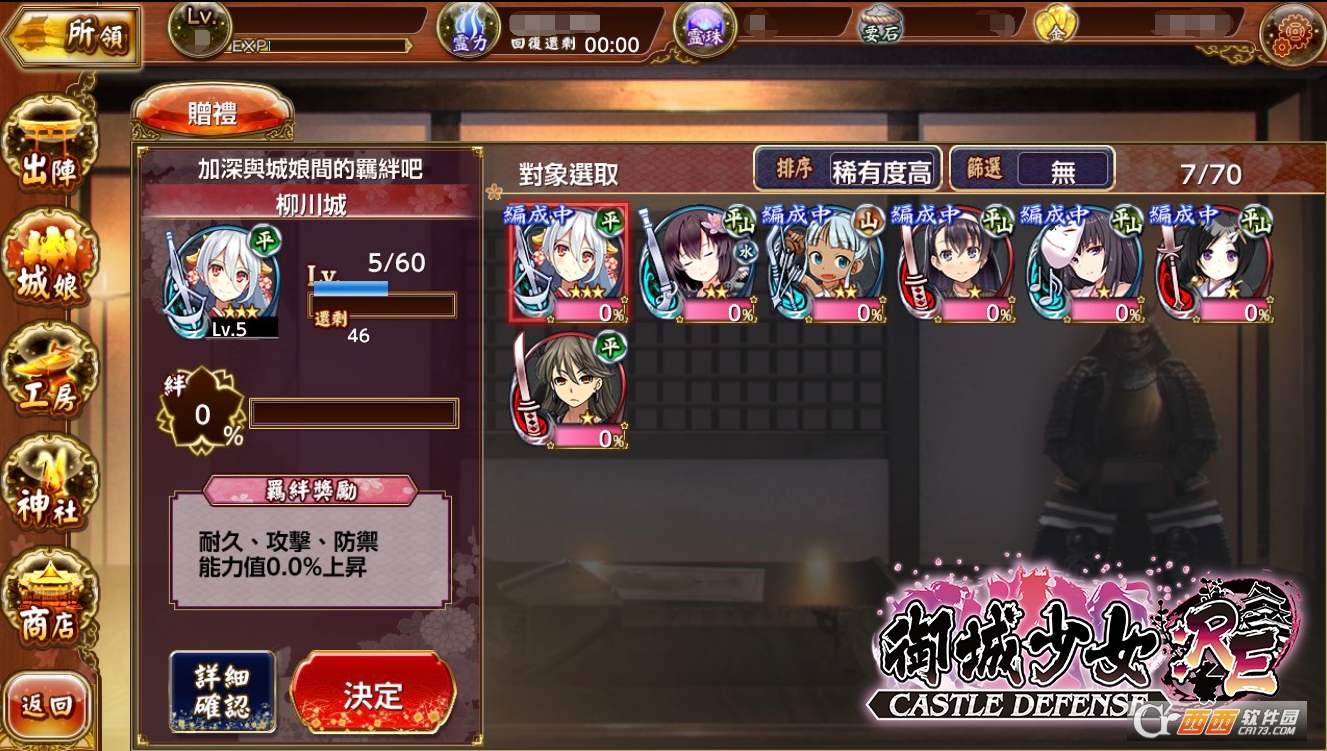Switch to the 贈禮 gift tab
The height and width of the screenshot is (751, 1327).
tap(210, 112)
